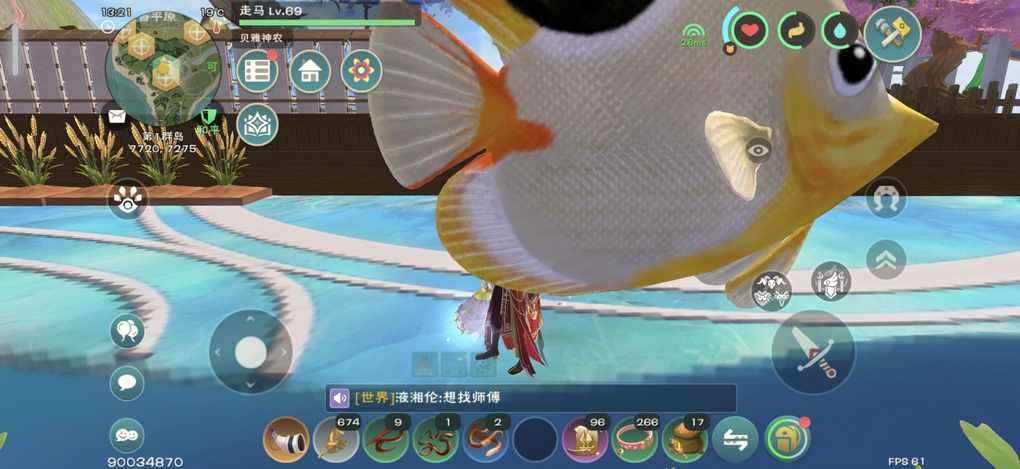
Task: Select the hotbar slot showing 96
Action: point(585,439)
